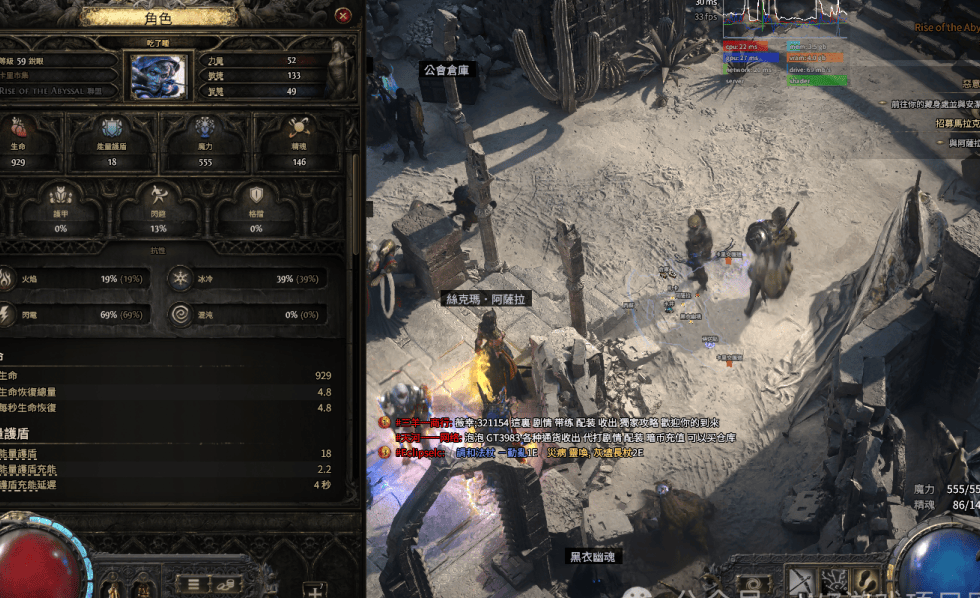This screenshot has height=598, width=980.
Task: Open the three-line menu button
Action: 193,583
